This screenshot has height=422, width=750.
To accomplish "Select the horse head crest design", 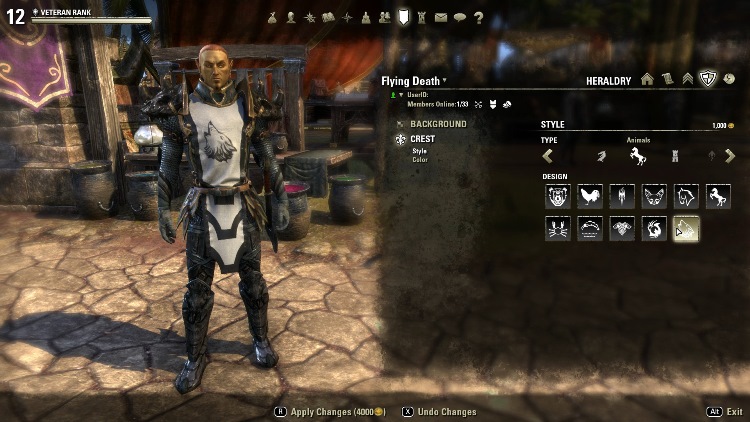I will [x=686, y=196].
